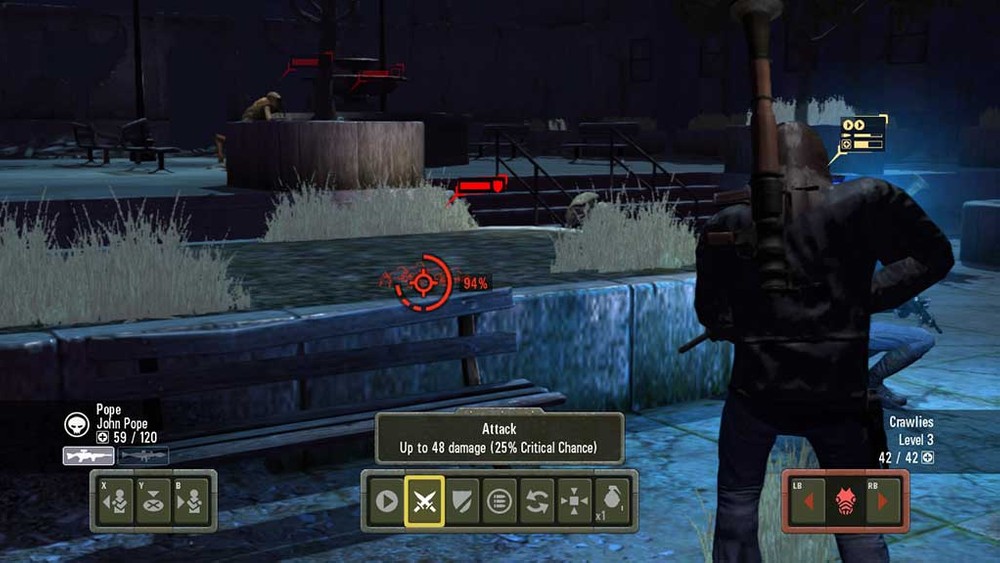
Task: Switch to the dimmed rocket launcher weapon
Action: [x=144, y=456]
